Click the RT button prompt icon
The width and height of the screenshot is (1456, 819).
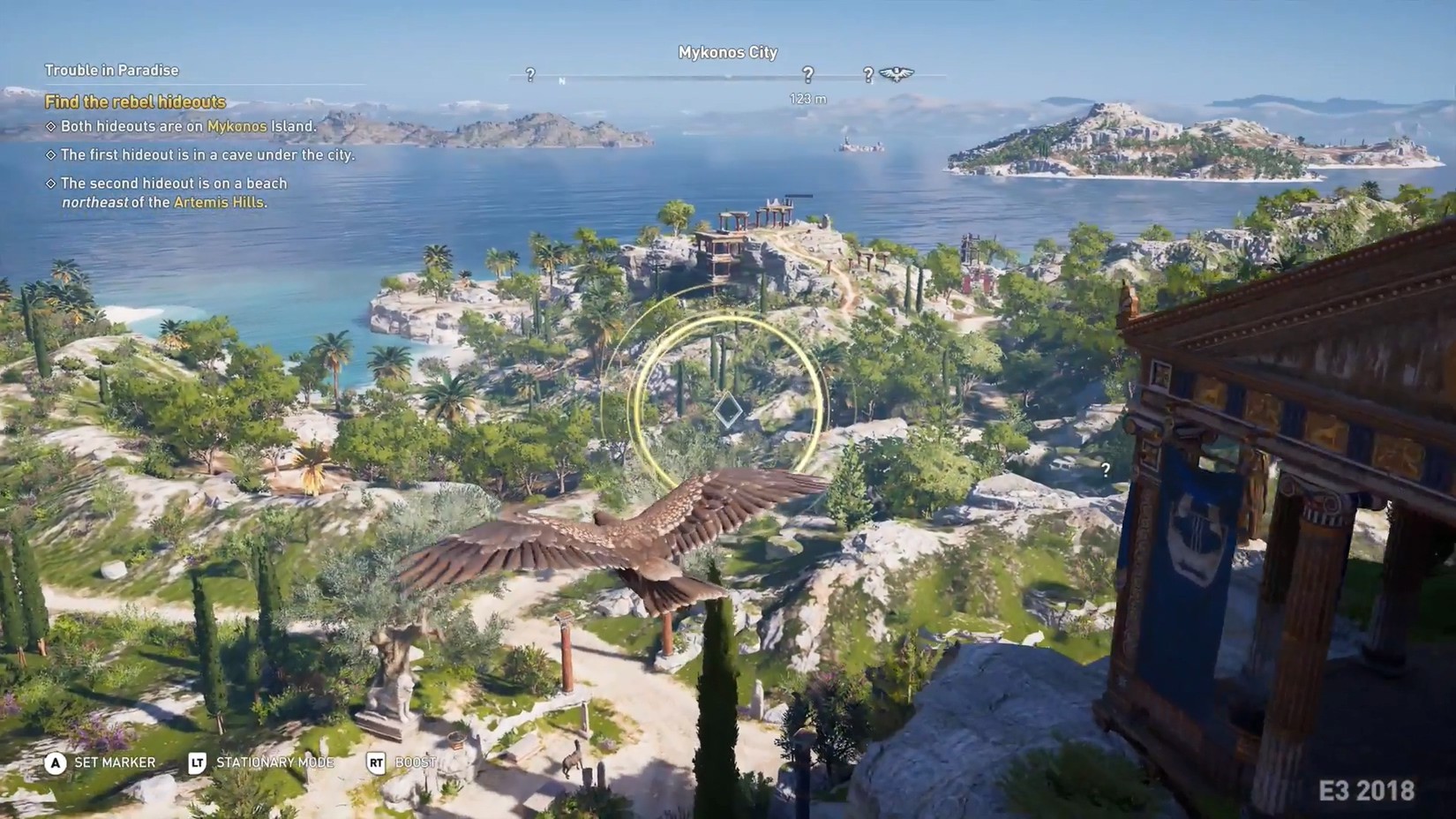(x=375, y=762)
